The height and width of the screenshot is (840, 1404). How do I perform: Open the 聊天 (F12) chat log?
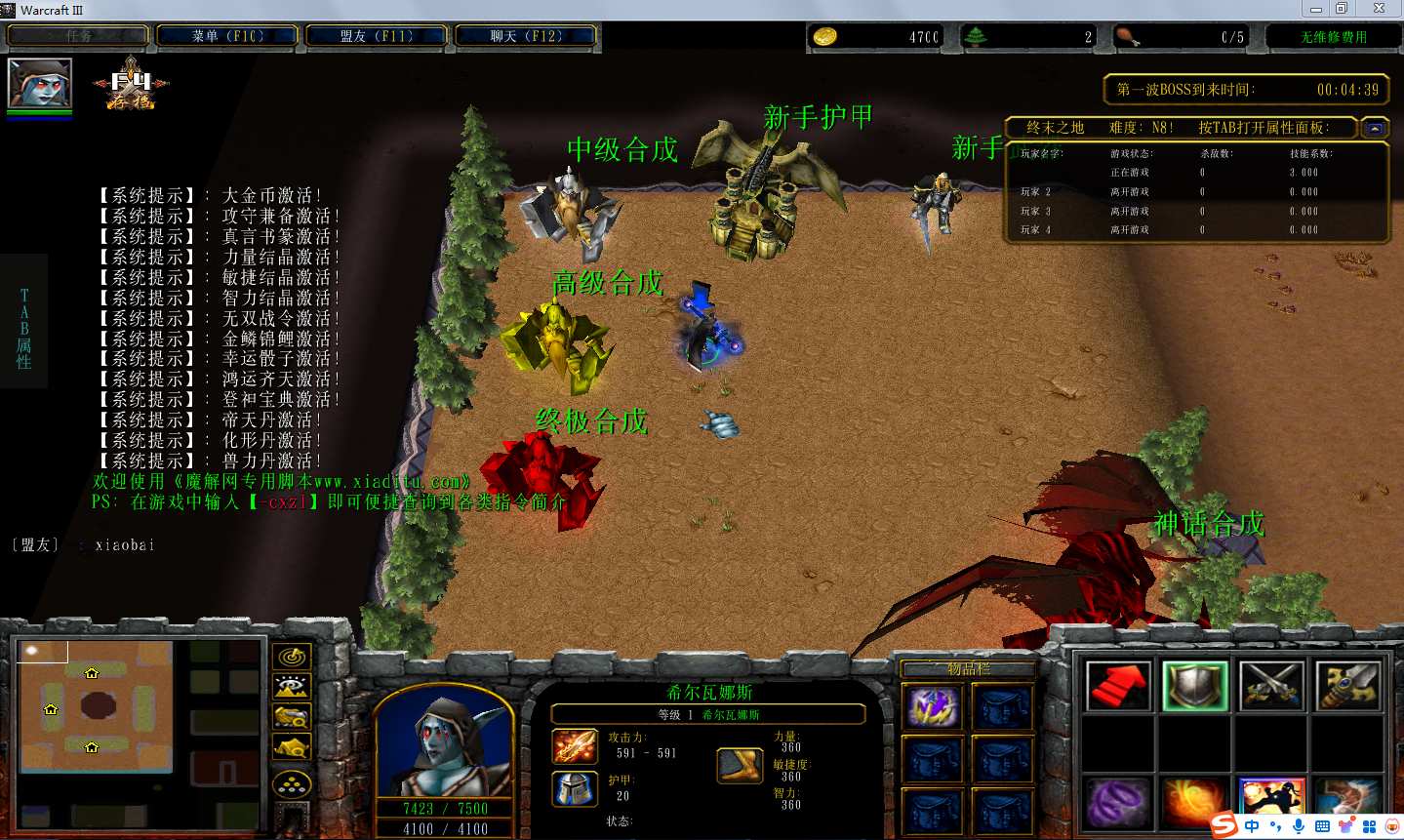pos(526,36)
